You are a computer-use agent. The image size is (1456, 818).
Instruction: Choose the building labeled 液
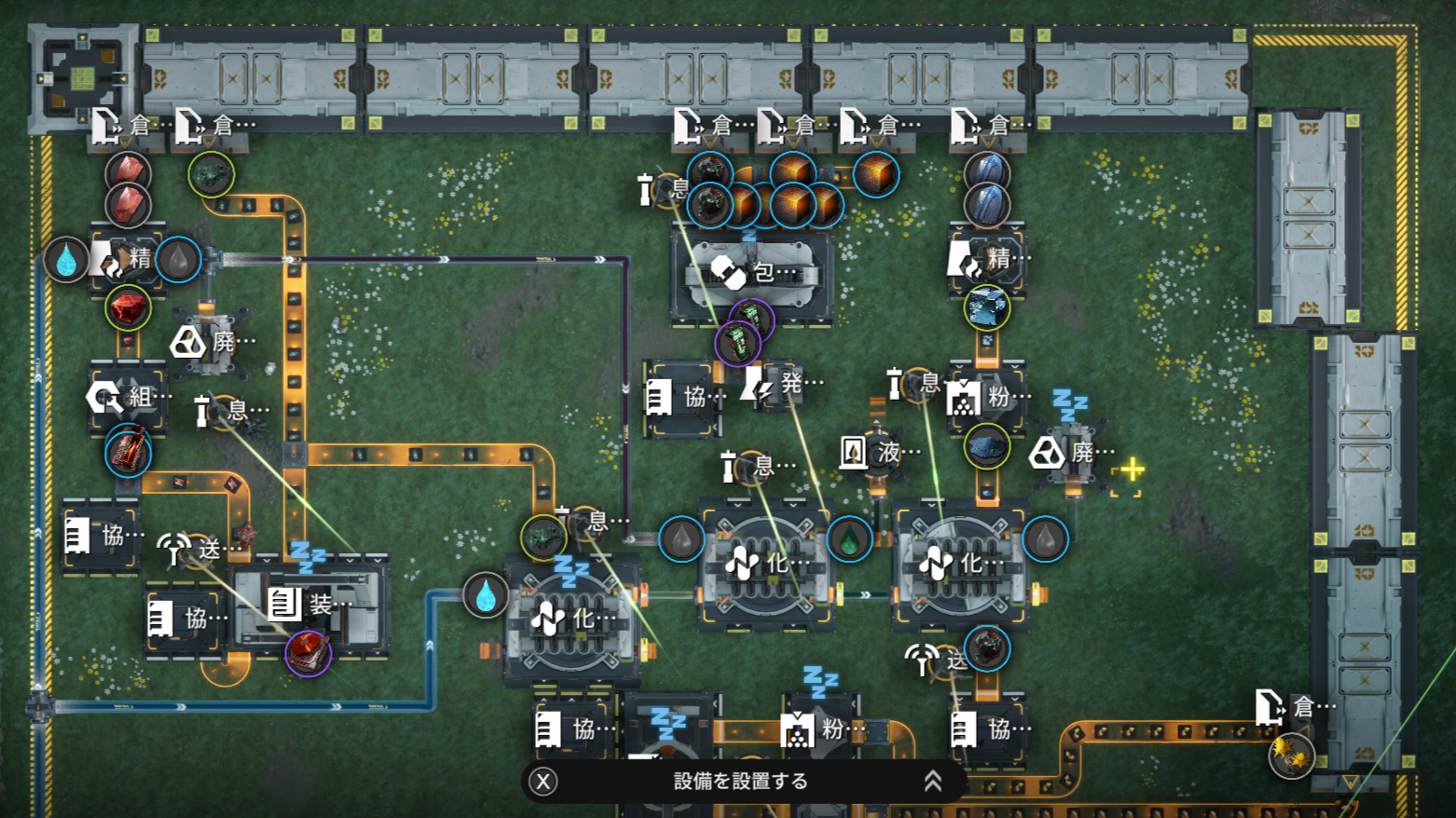pyautogui.click(x=877, y=454)
